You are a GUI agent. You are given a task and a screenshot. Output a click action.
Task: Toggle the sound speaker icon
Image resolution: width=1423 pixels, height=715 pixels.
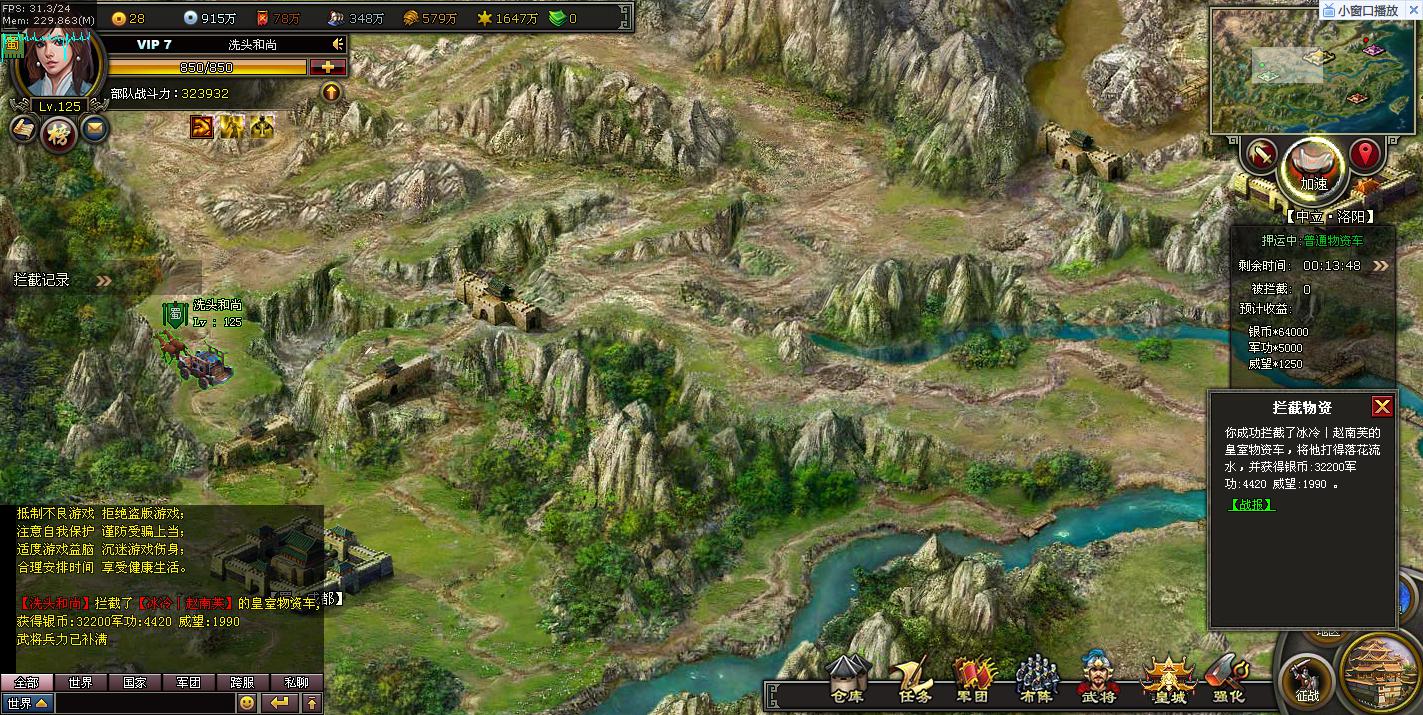coord(338,45)
